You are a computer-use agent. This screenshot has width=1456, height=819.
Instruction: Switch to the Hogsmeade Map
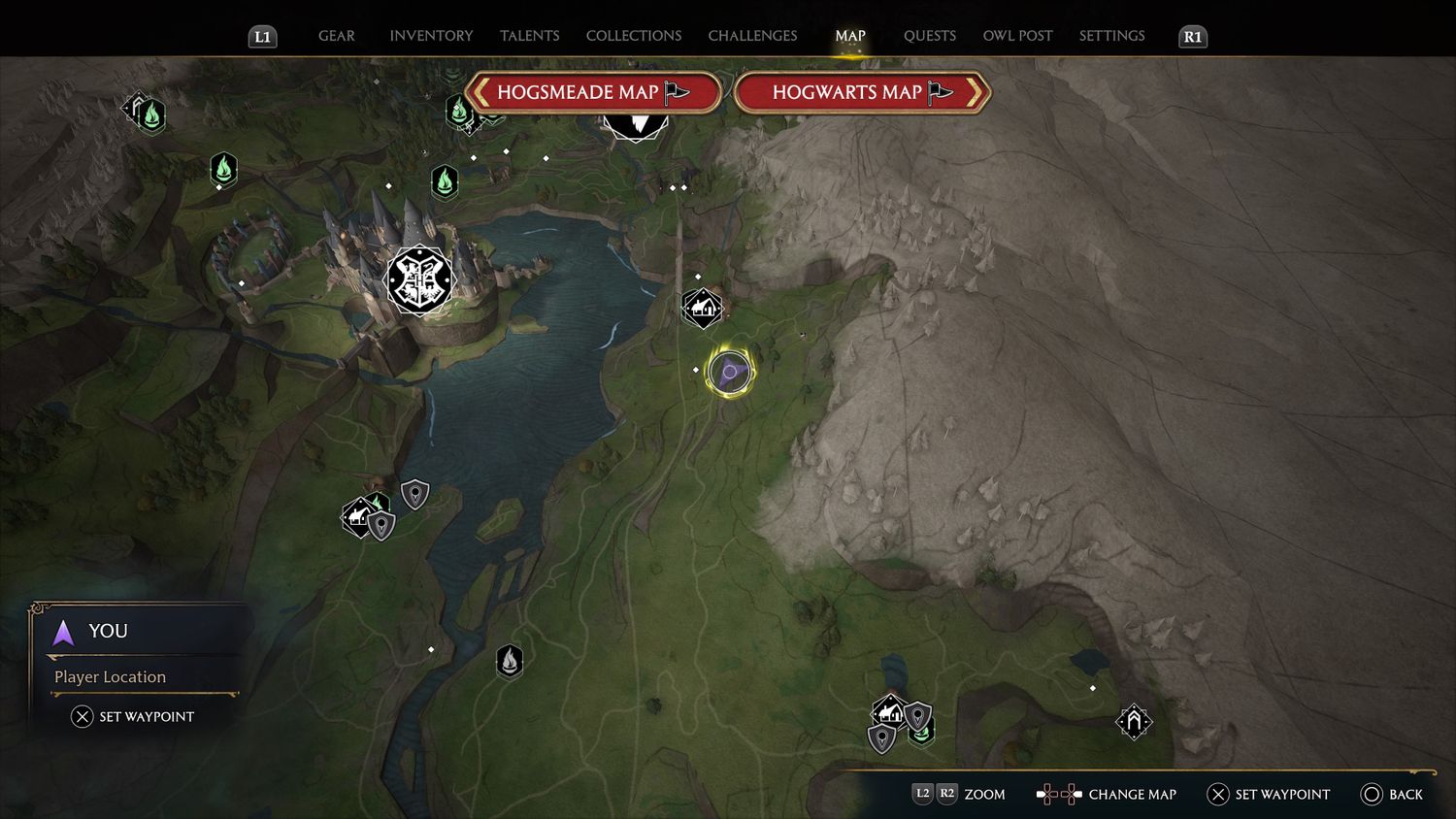pyautogui.click(x=593, y=93)
